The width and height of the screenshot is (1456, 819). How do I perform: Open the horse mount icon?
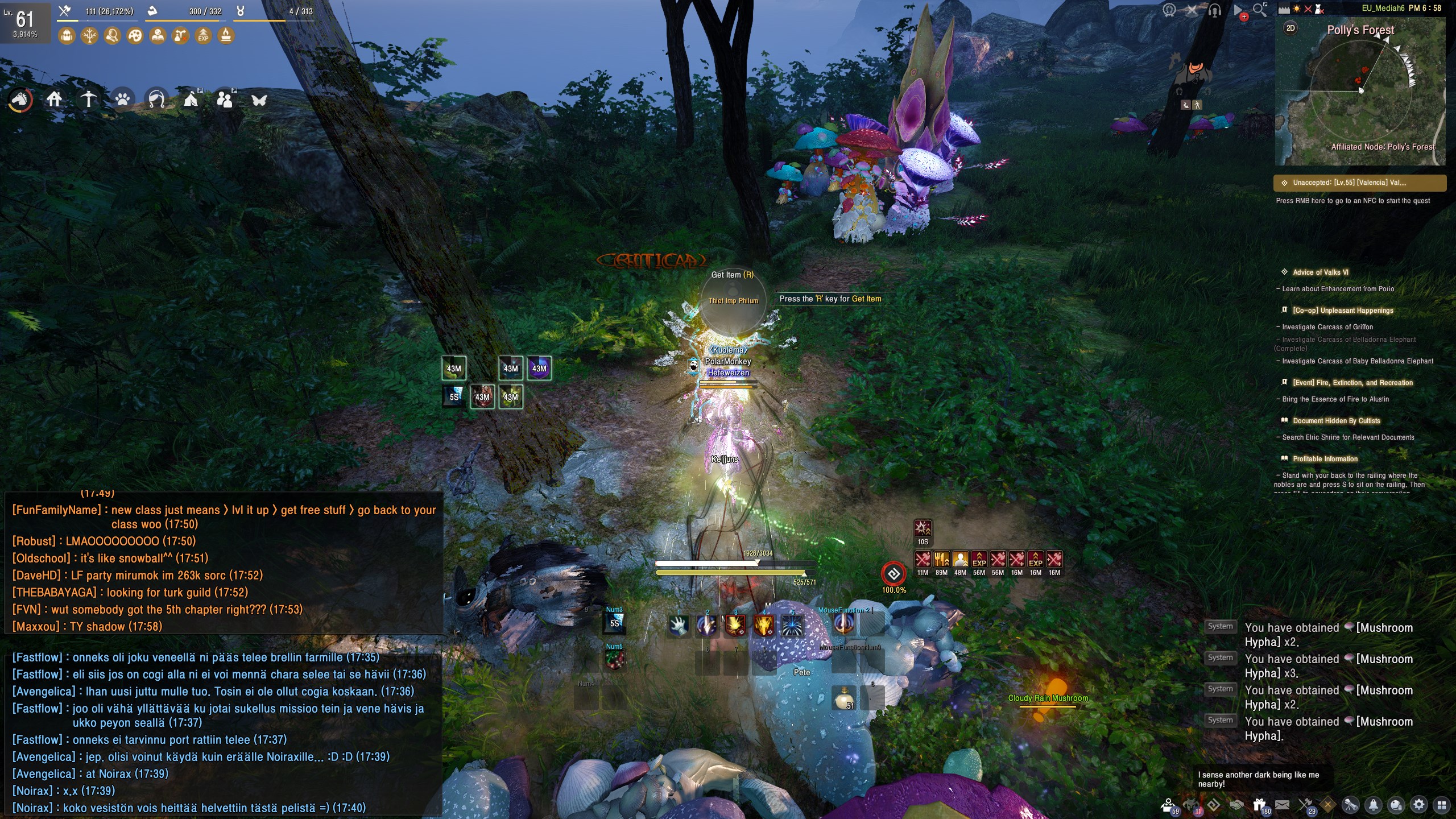pos(20,100)
